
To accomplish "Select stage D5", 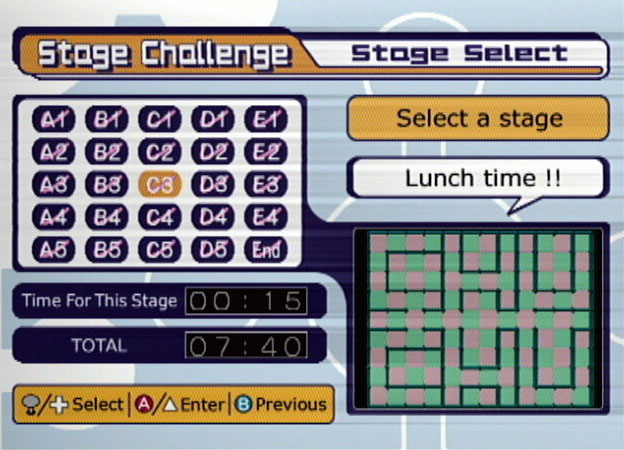I will (x=212, y=249).
